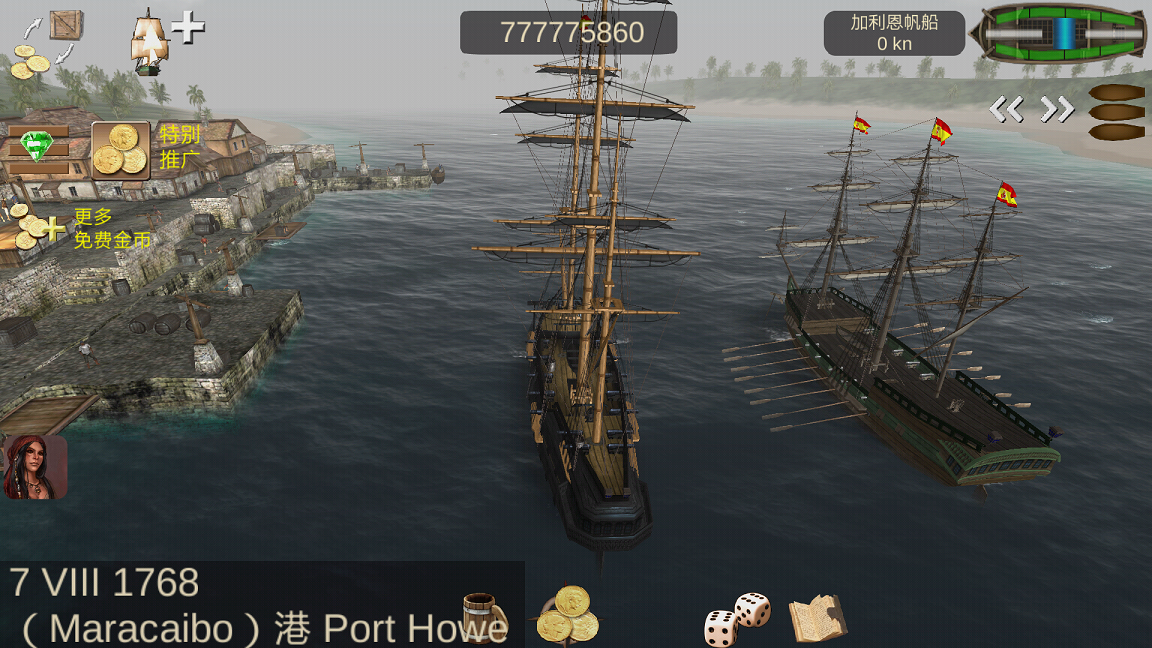The image size is (1152, 648).
Task: Play the dice game
Action: (737, 618)
